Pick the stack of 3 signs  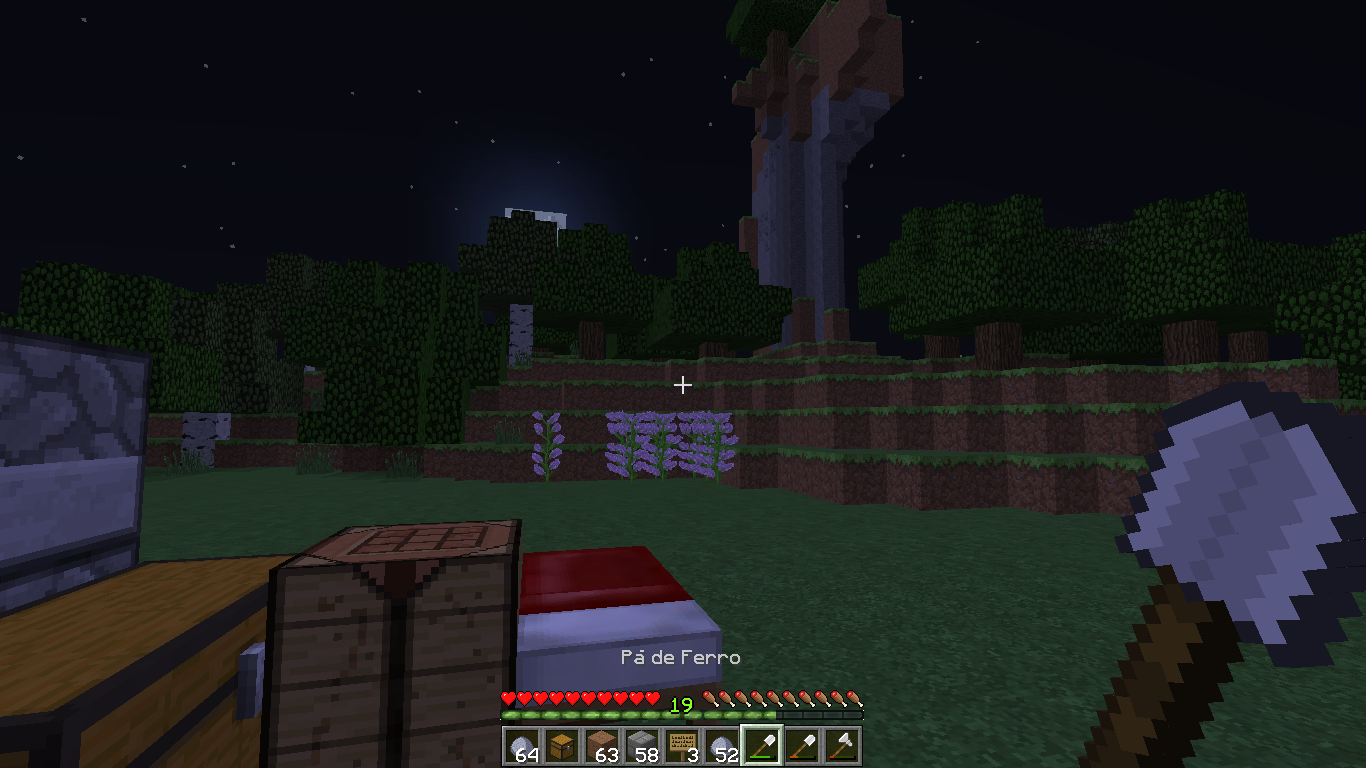coord(682,746)
